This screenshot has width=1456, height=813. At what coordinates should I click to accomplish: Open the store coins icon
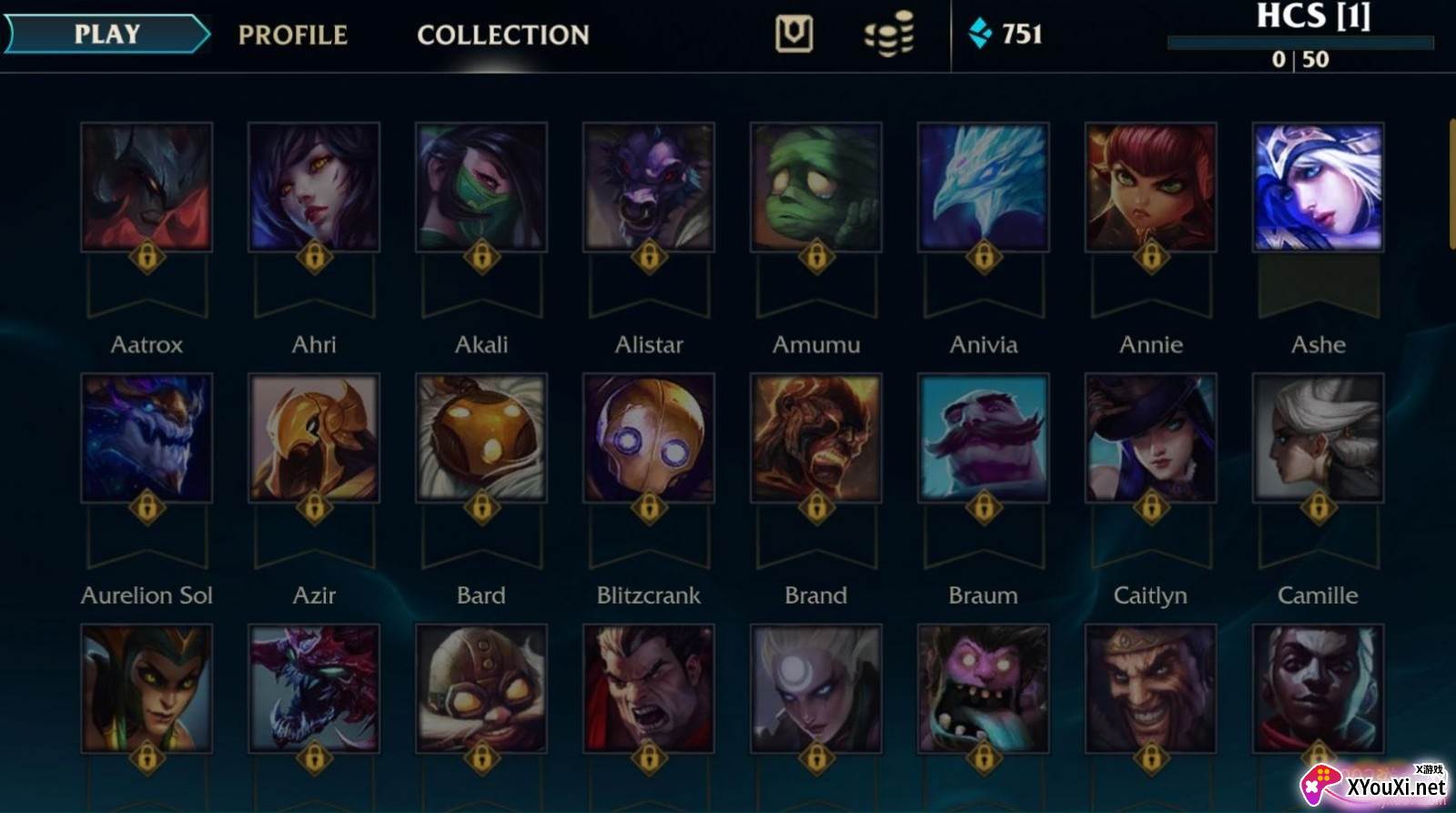(x=888, y=35)
